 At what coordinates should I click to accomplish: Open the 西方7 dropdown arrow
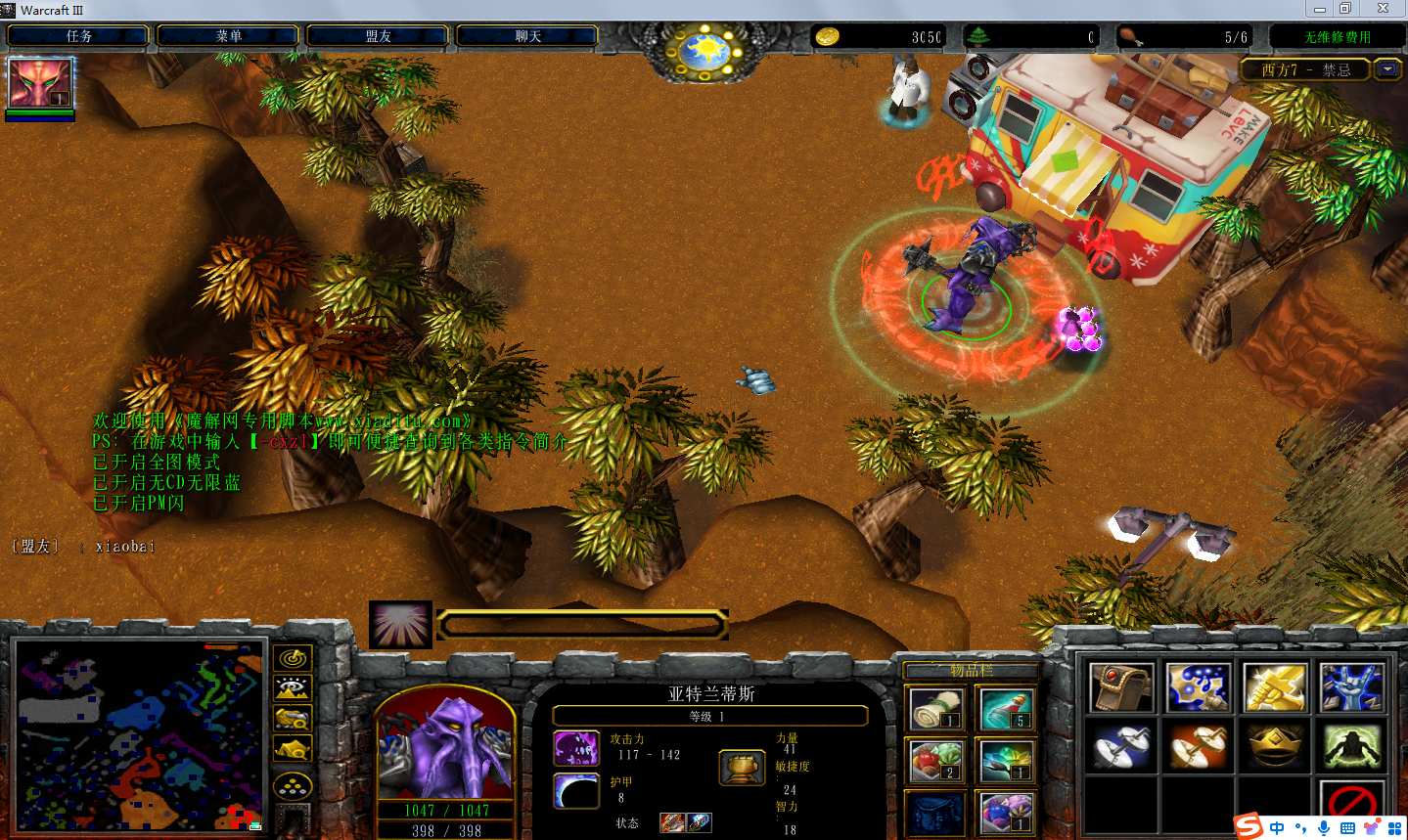[1387, 69]
